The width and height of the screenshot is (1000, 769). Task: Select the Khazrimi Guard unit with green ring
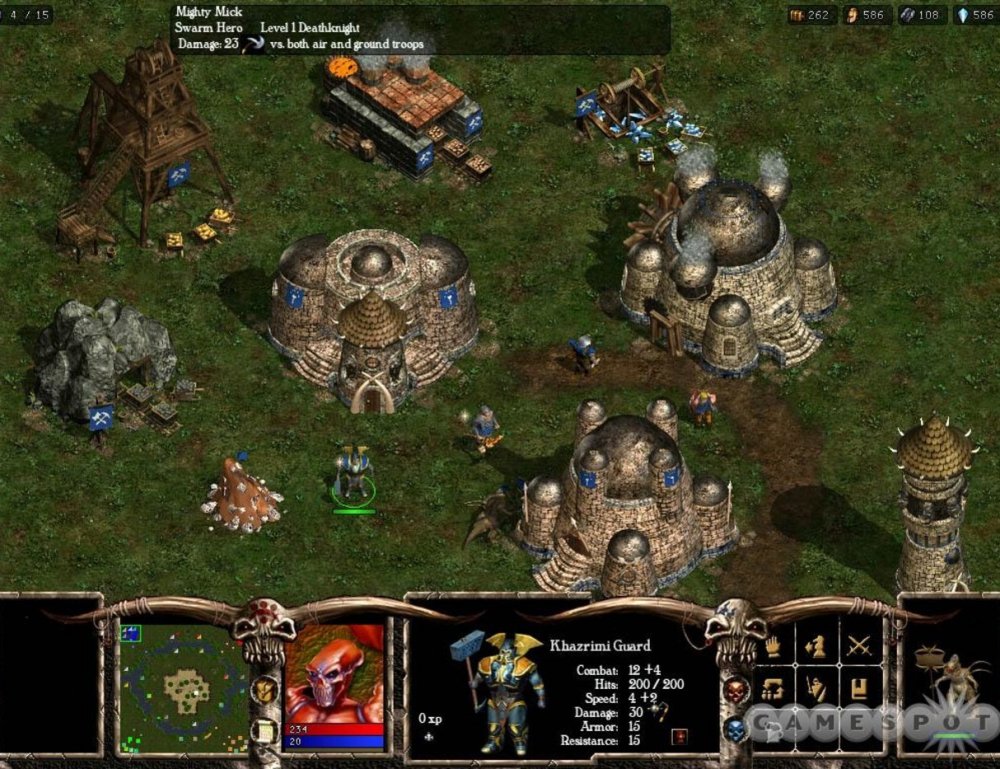coord(353,474)
